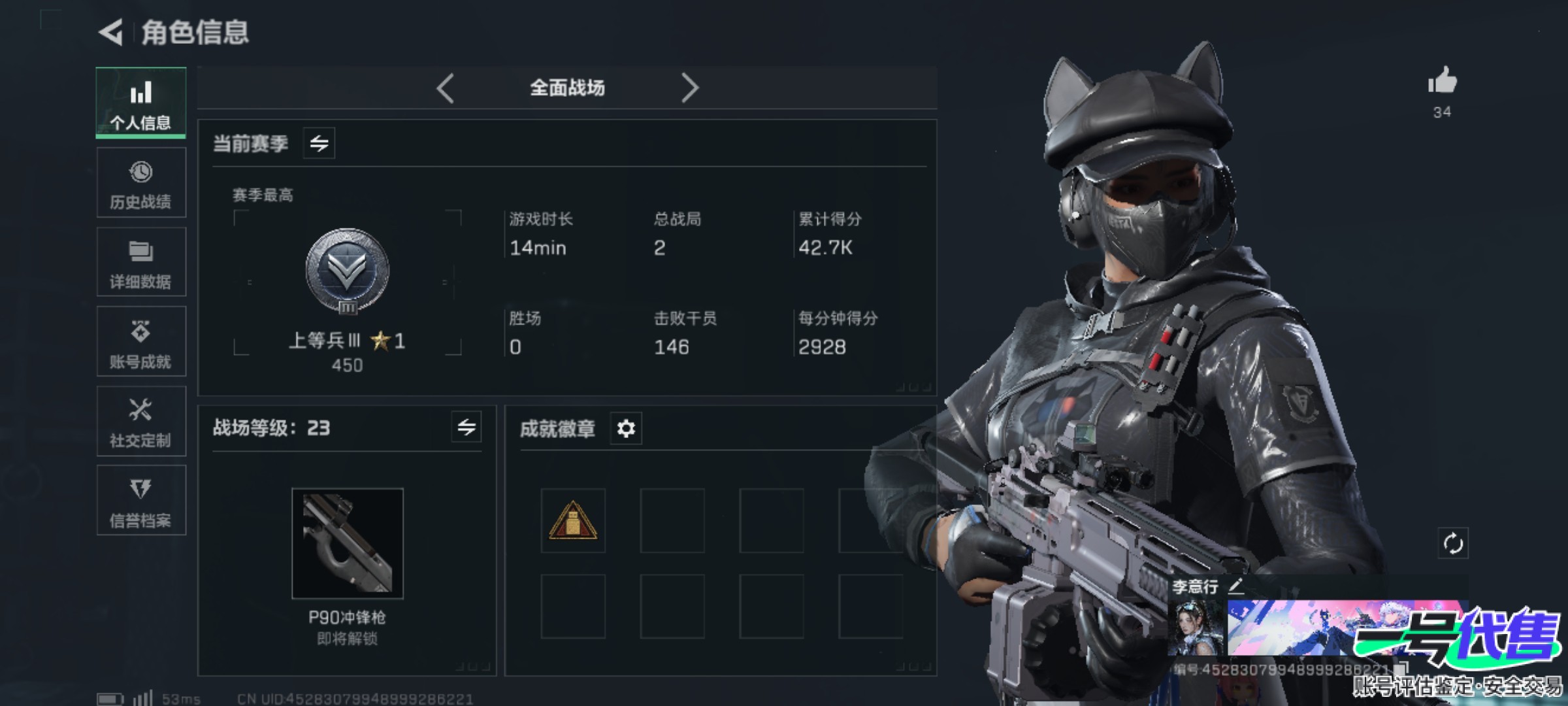View the 上等兵 III rank emblem
Screen dimensions: 1568x706
coord(347,271)
